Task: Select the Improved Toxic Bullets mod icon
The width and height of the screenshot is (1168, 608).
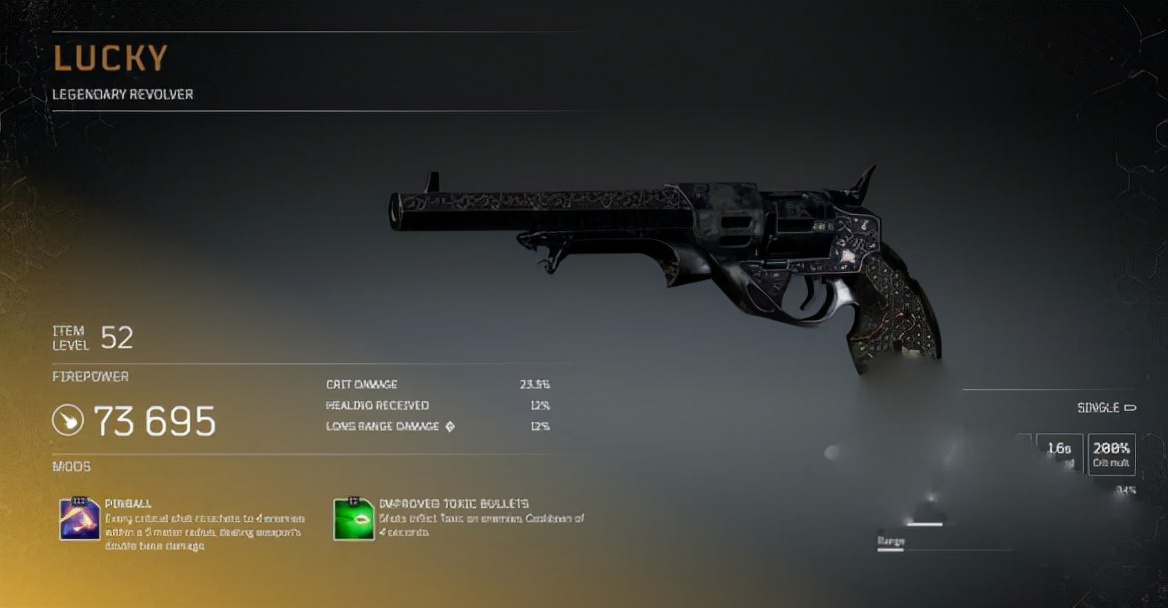Action: point(353,519)
